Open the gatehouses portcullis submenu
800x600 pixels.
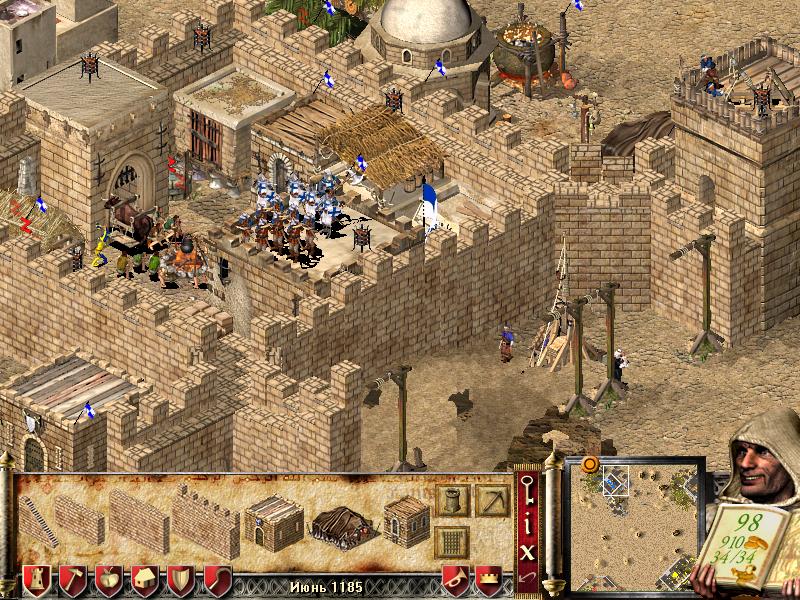pos(452,543)
